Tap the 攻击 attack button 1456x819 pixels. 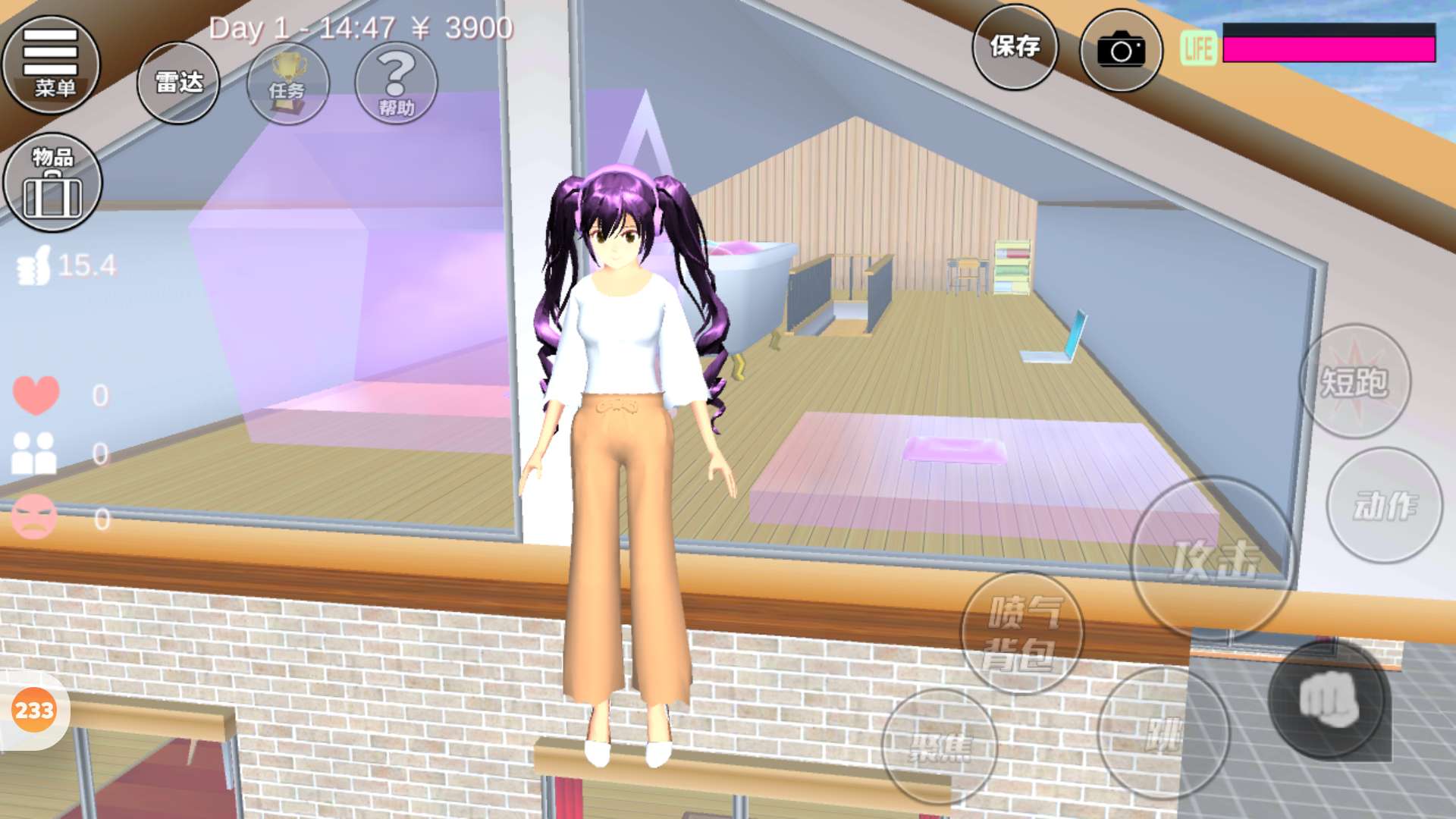click(1213, 560)
